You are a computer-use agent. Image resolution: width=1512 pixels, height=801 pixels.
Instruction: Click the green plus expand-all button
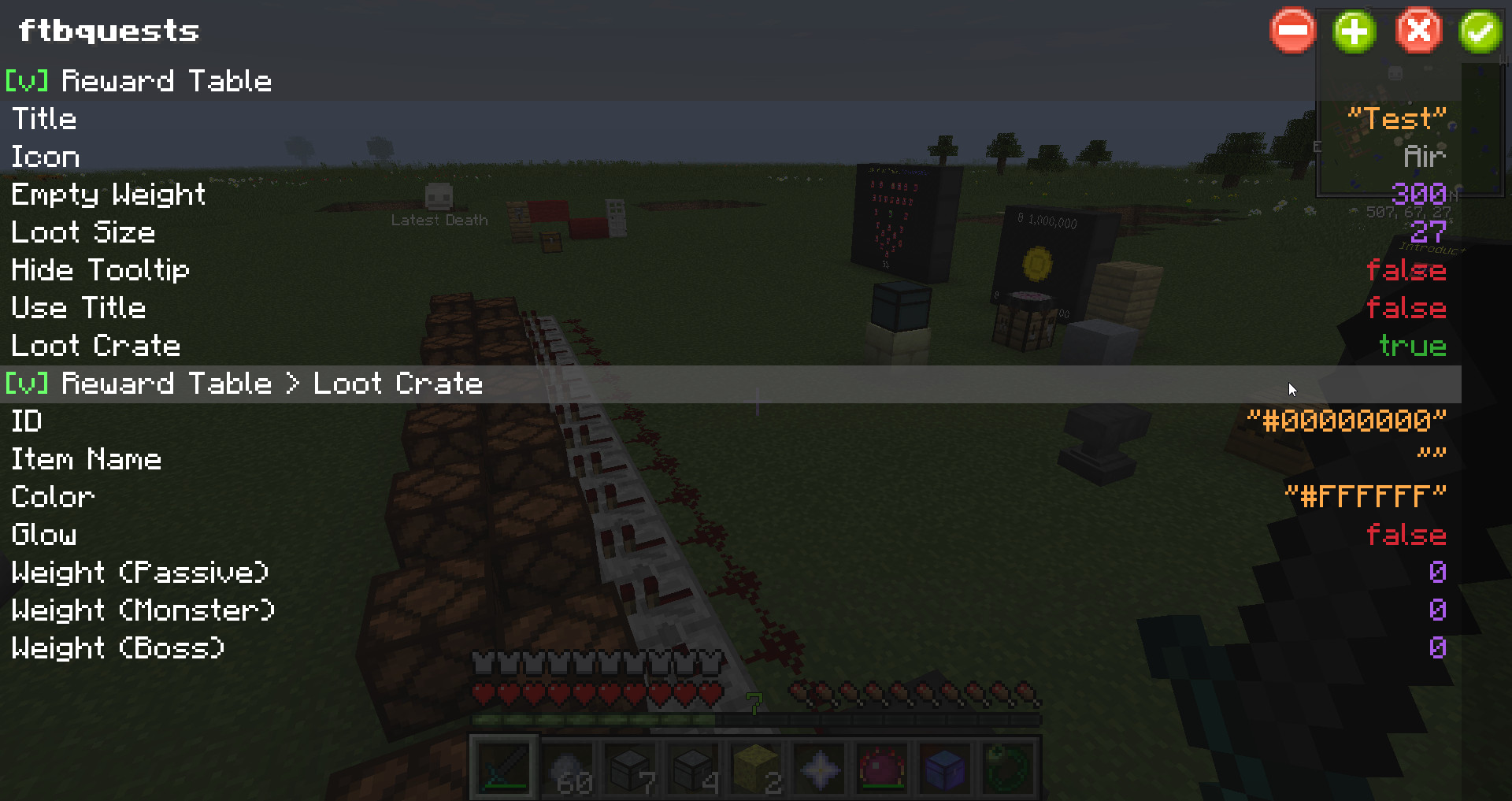click(x=1354, y=32)
